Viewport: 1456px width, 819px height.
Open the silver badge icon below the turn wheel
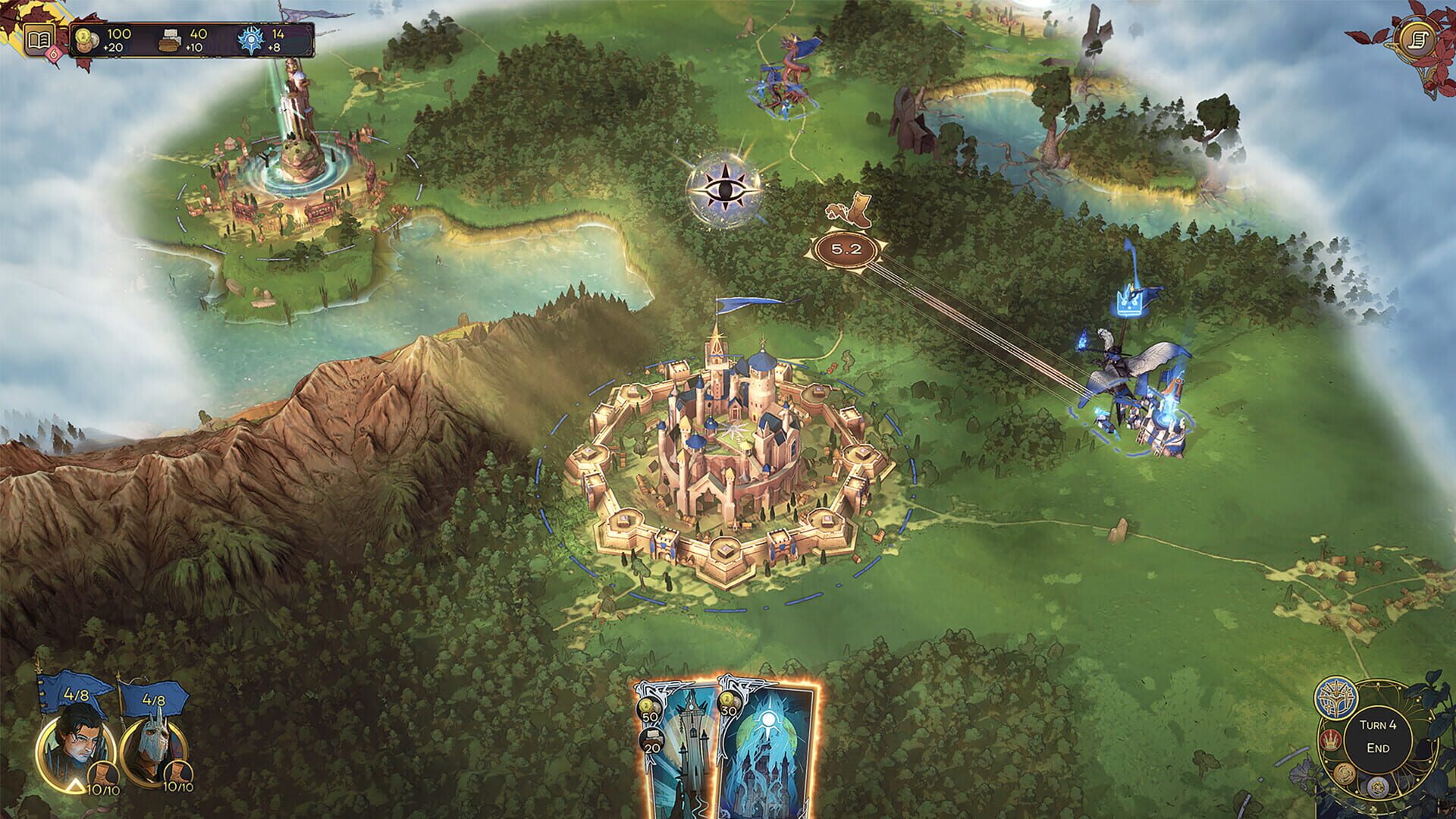click(1377, 787)
